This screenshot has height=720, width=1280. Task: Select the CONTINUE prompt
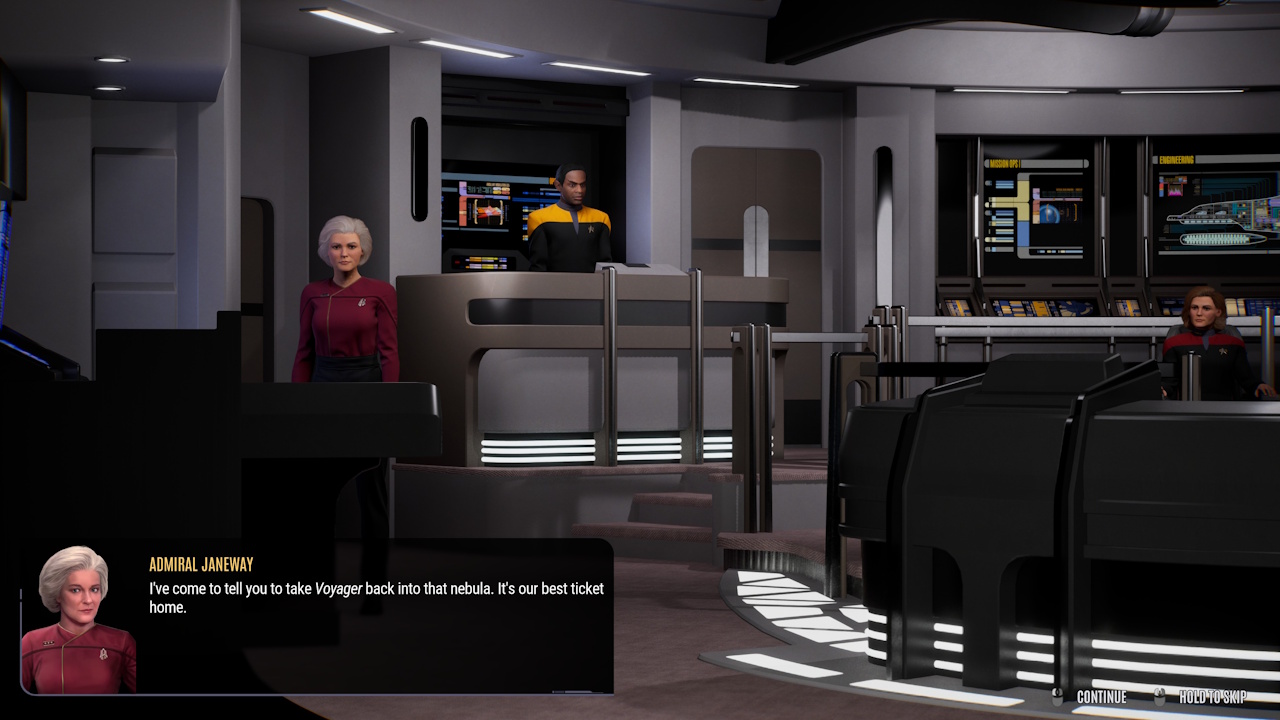[1102, 697]
